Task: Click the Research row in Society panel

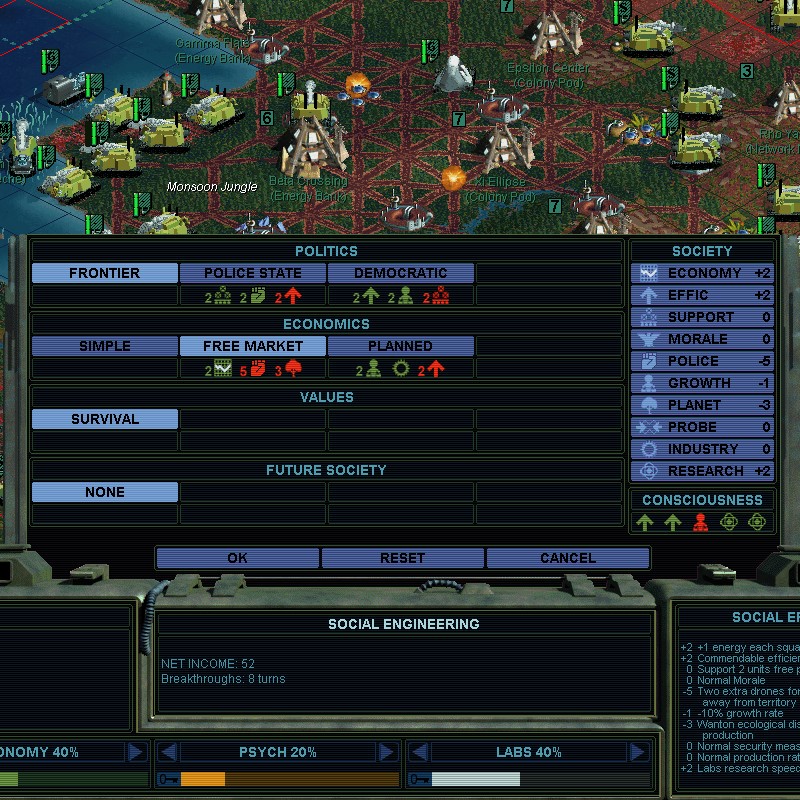Action: [702, 471]
